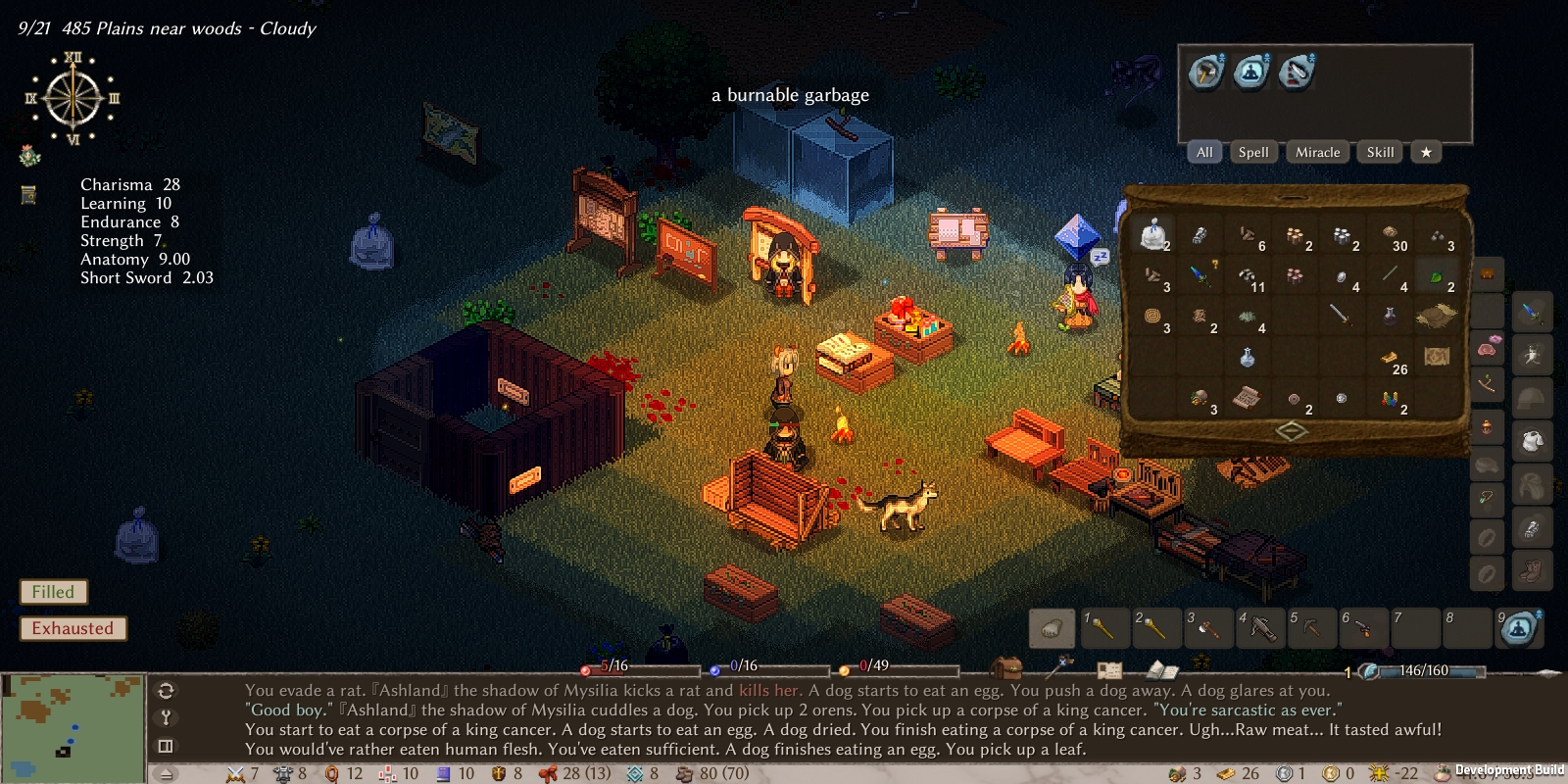Switch to the Spell tab
This screenshot has width=1568, height=784.
[1252, 152]
